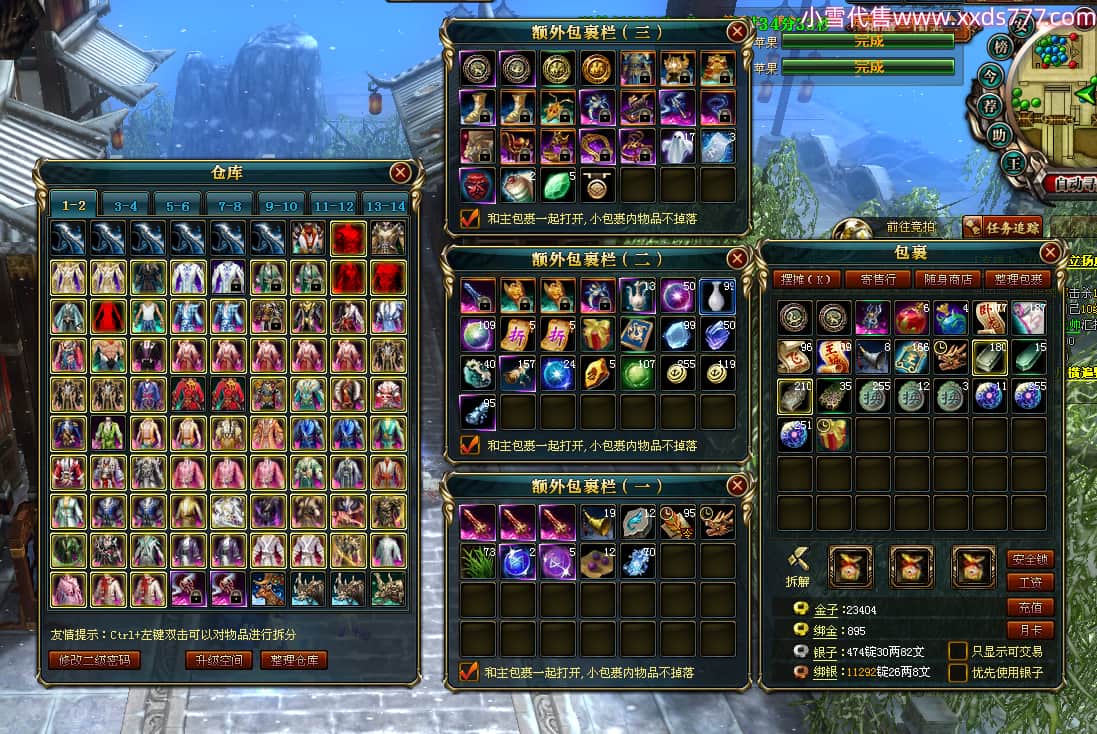Toggle 只显示可交易 checkbox

click(x=958, y=651)
